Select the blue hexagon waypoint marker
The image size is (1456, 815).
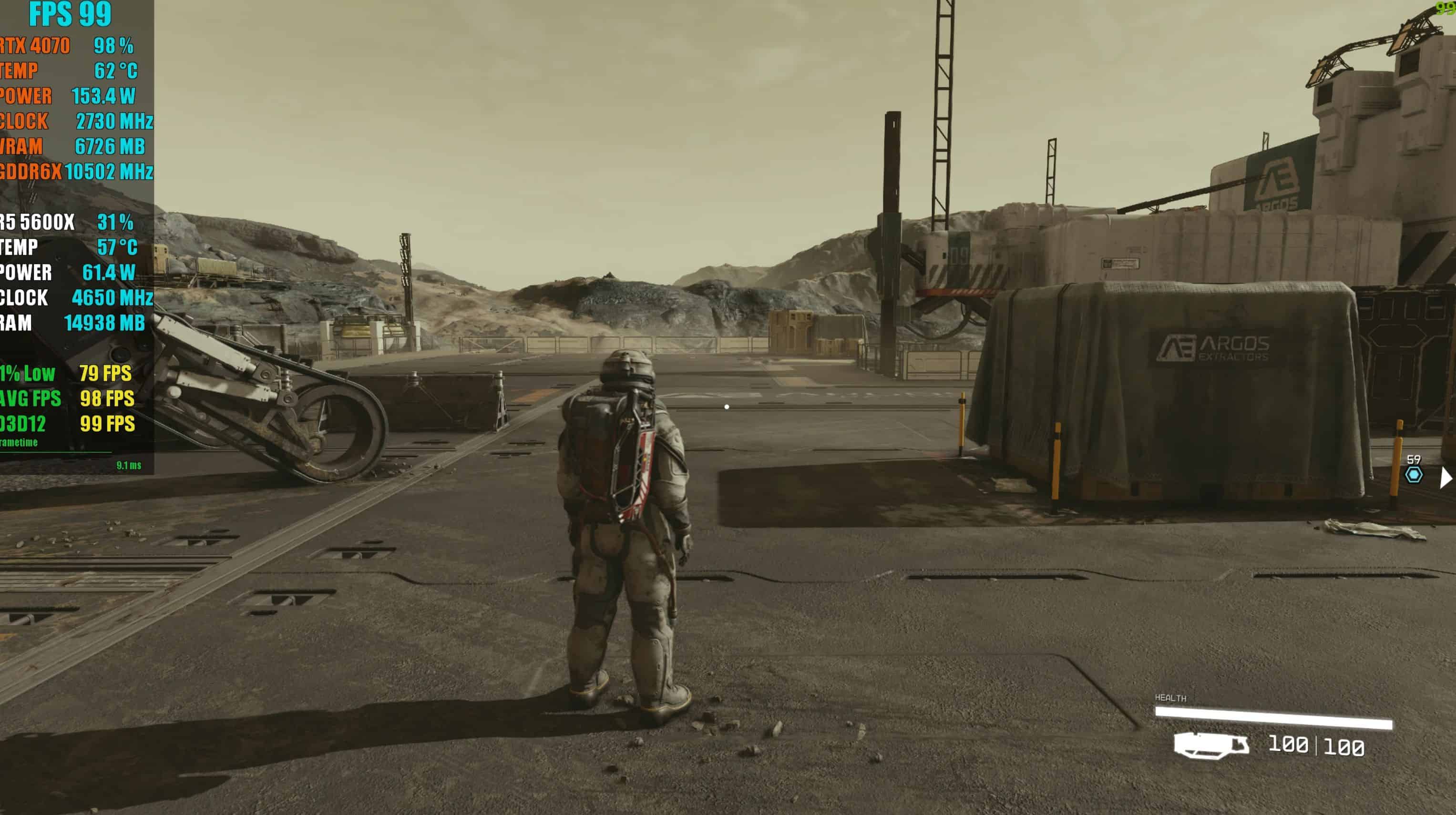click(1414, 475)
